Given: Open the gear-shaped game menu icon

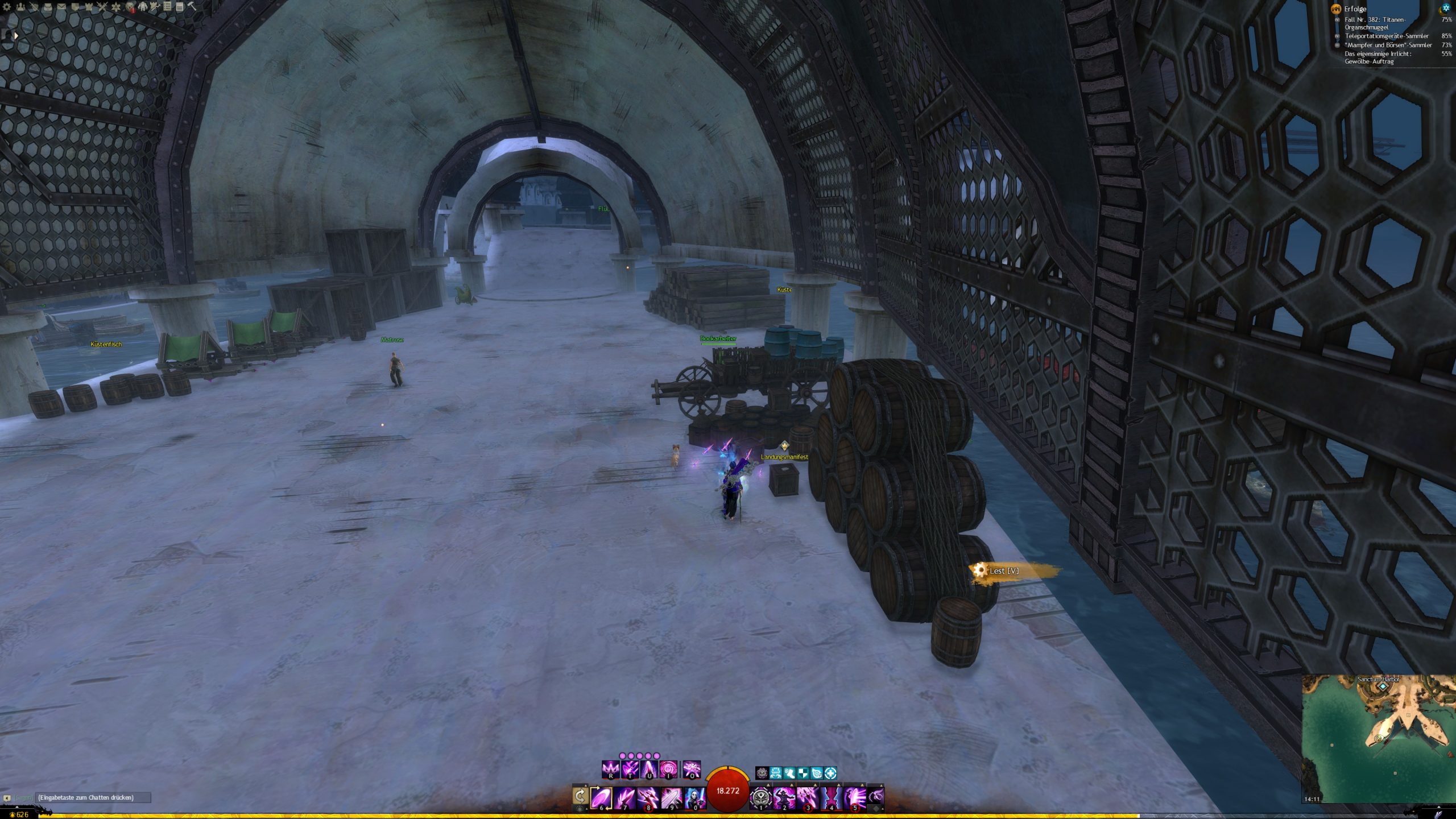Looking at the screenshot, I should (7, 7).
